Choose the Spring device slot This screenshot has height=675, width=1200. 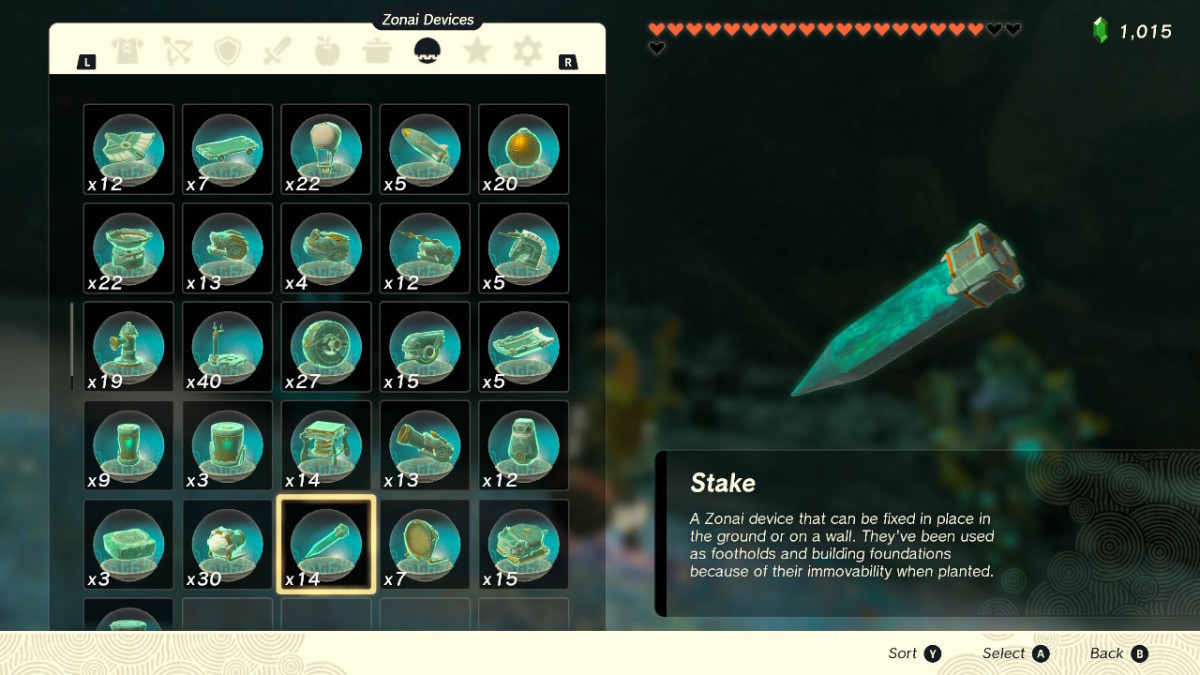(326, 445)
